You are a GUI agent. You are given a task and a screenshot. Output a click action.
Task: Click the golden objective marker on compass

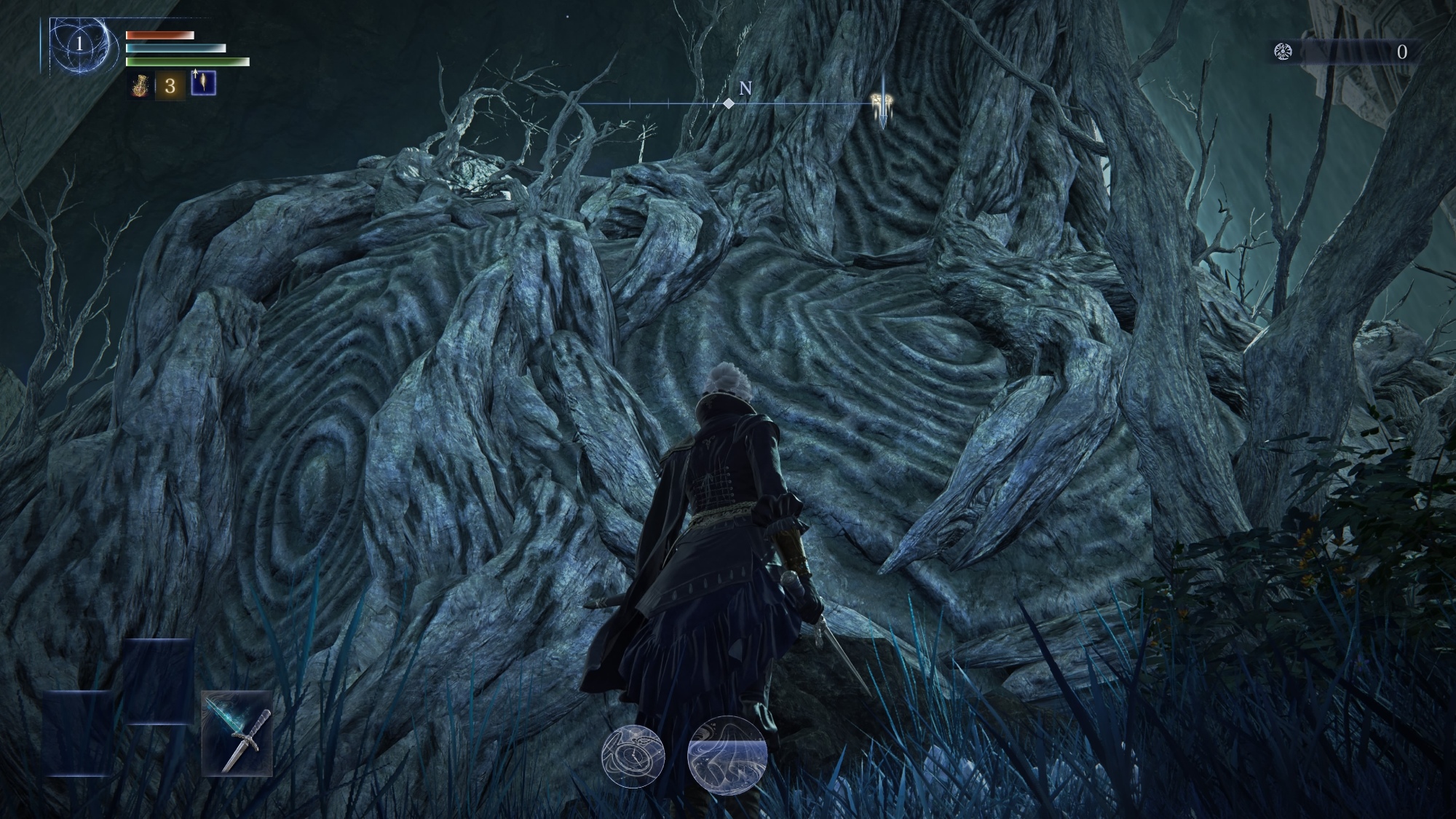pos(882,103)
